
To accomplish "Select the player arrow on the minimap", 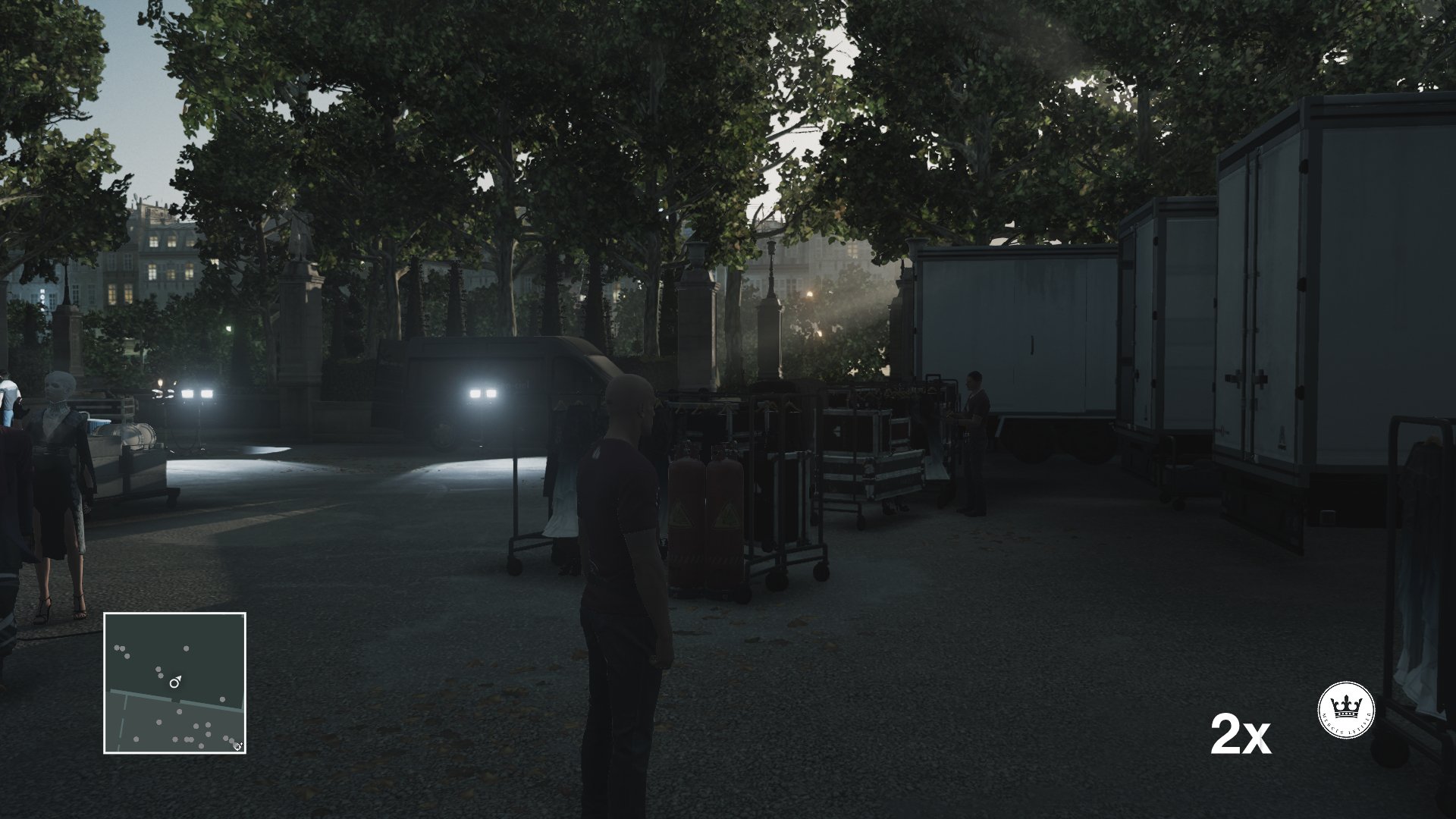I will (174, 681).
